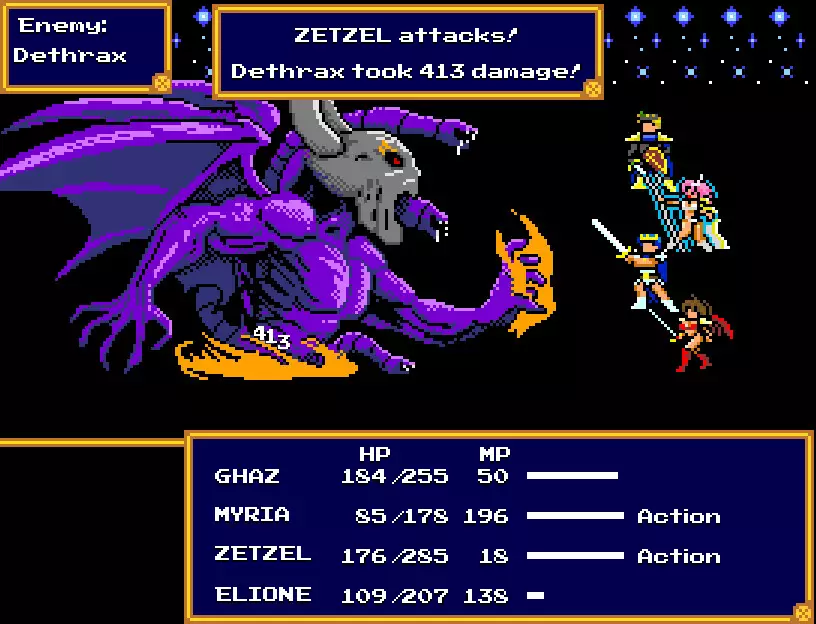Choose Zetzel's Action command

pos(678,556)
